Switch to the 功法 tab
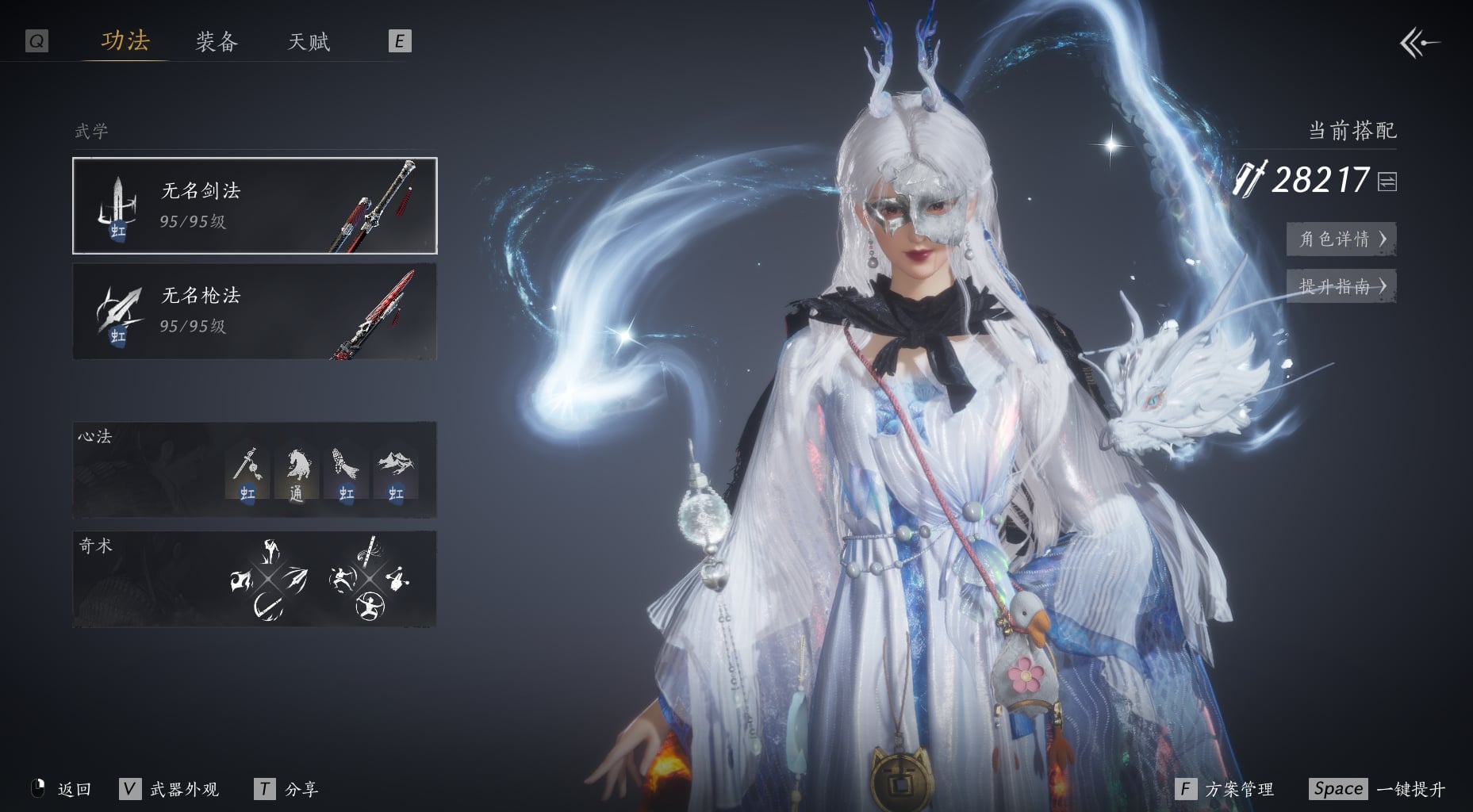 [x=125, y=40]
